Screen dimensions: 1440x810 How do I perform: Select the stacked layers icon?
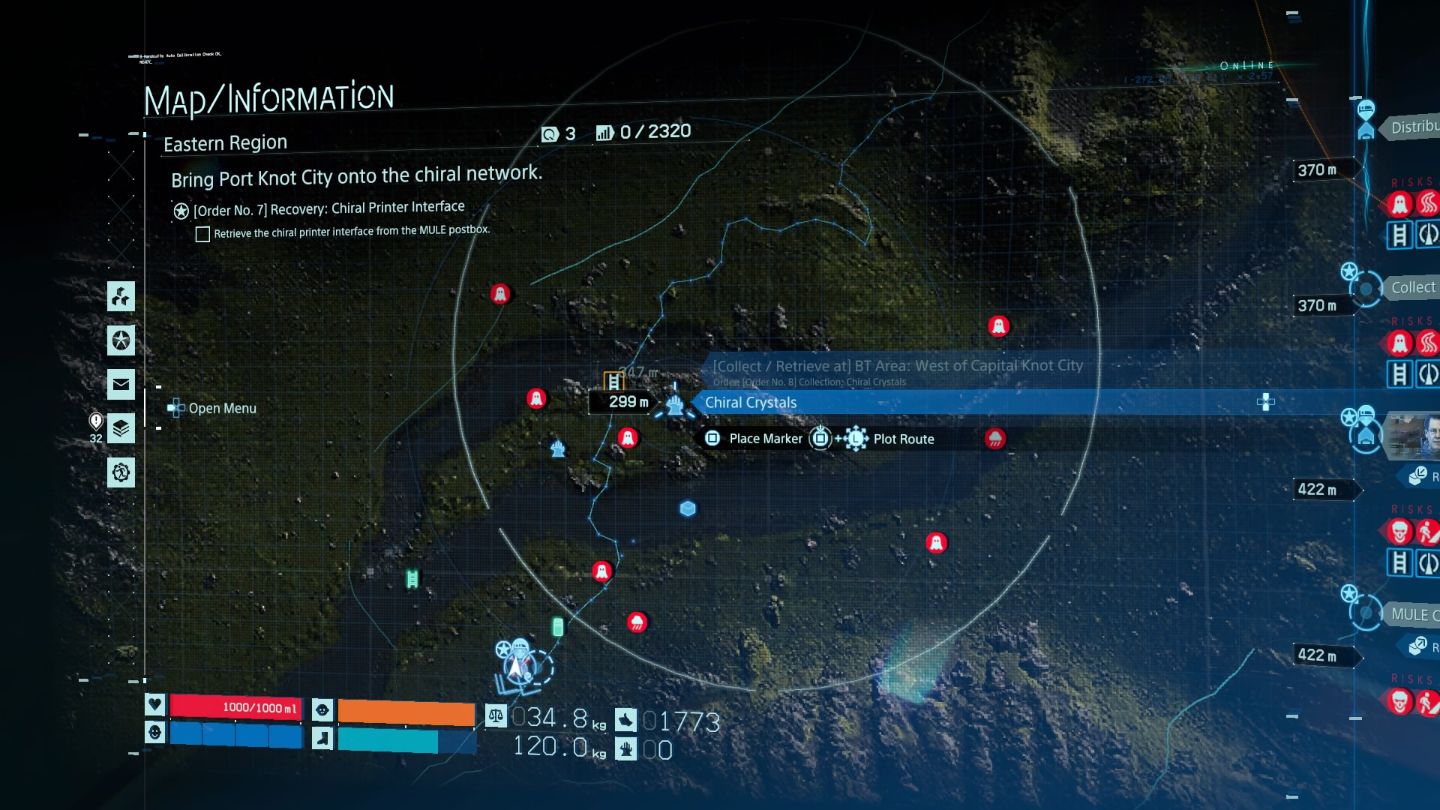(121, 427)
